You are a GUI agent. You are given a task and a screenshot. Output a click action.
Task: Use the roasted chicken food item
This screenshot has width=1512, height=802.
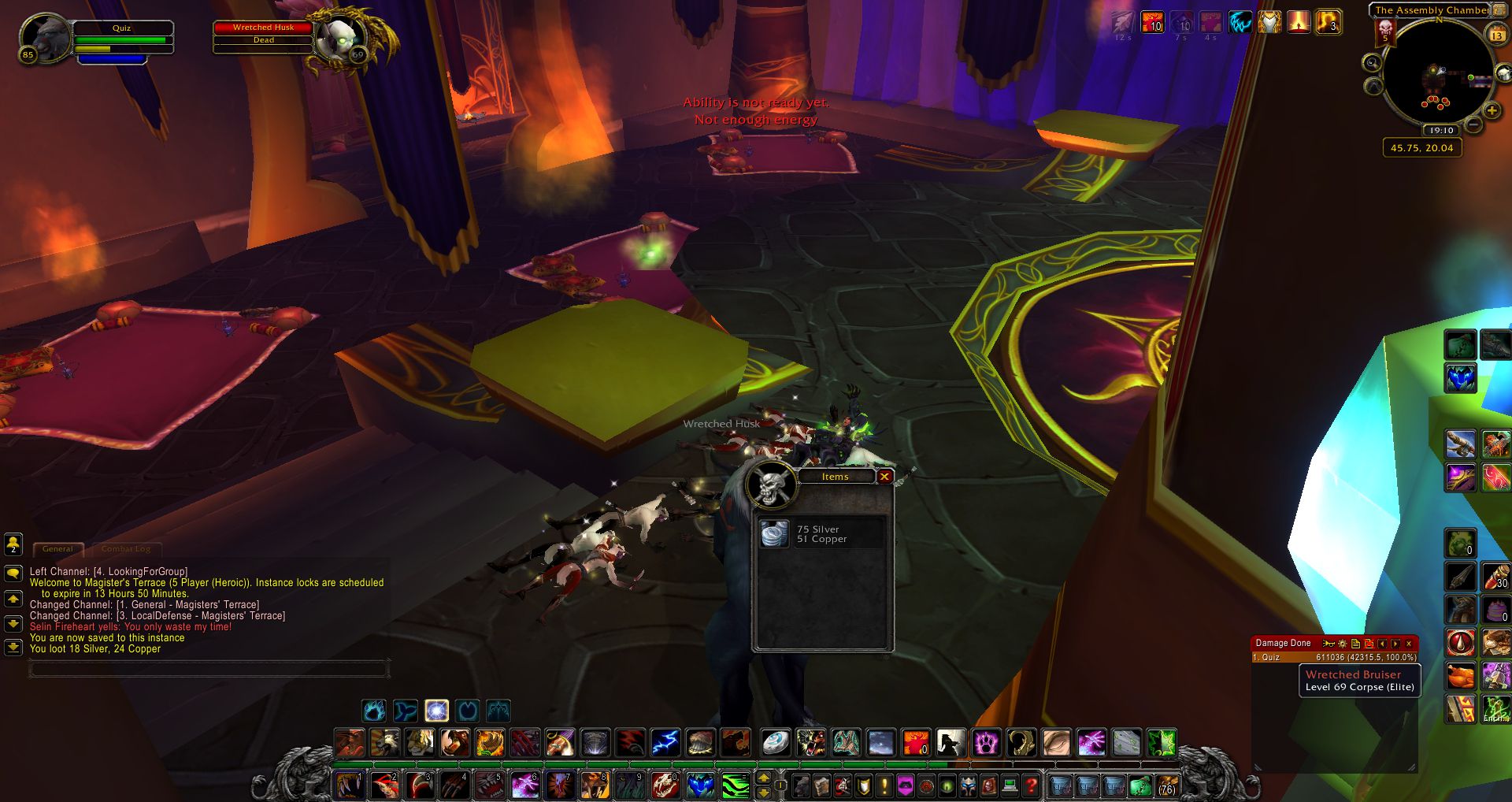point(1461,675)
